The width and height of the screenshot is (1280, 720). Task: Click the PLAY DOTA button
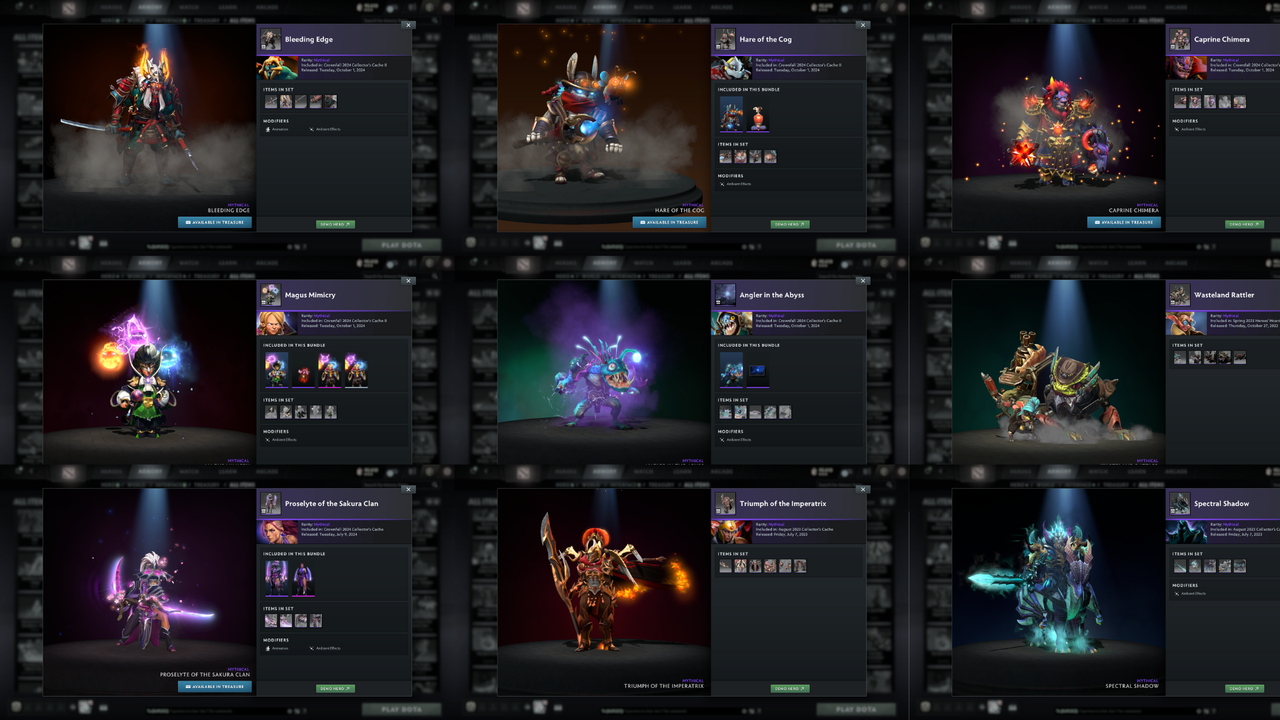401,244
